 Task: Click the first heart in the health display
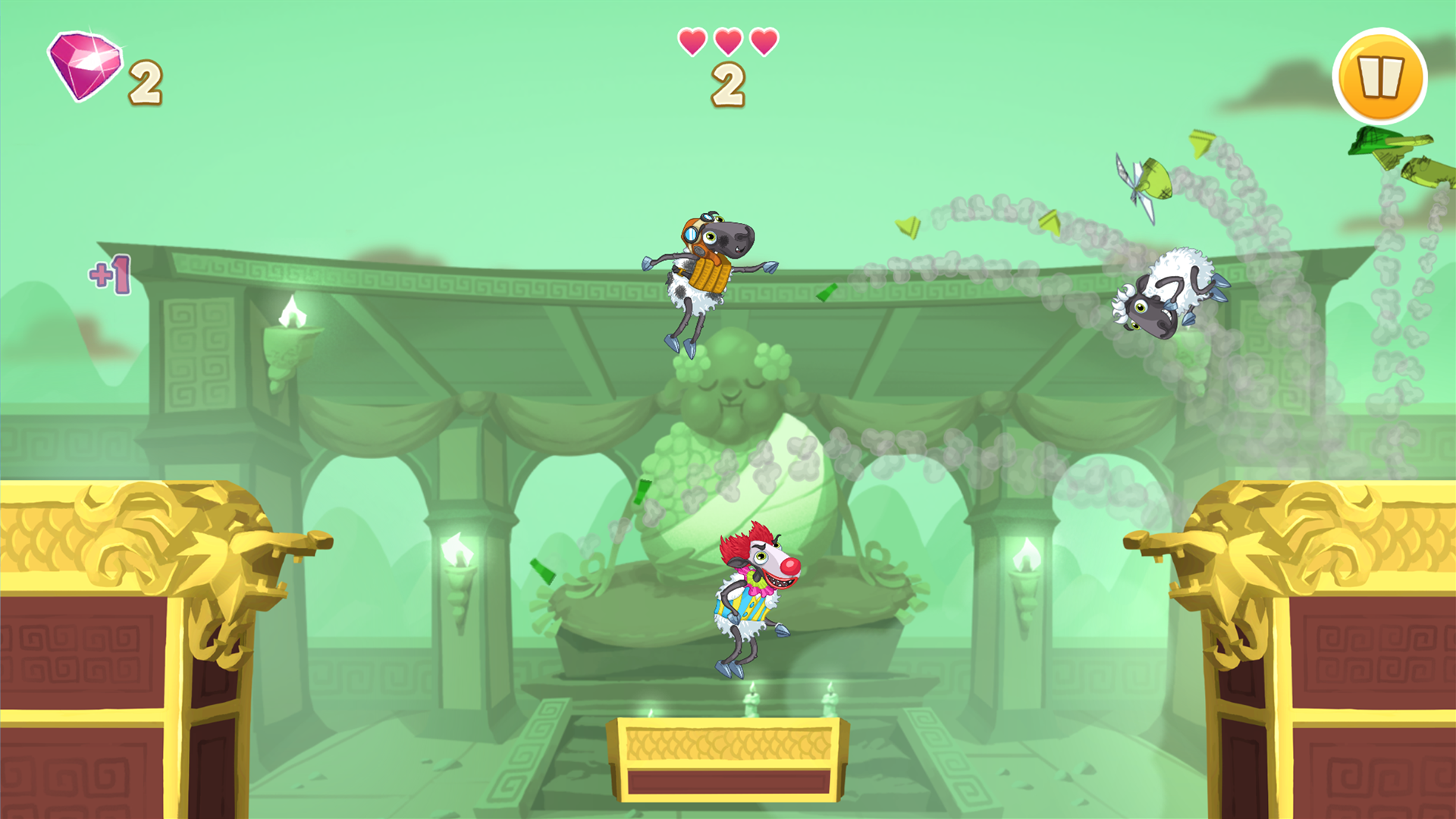694,42
